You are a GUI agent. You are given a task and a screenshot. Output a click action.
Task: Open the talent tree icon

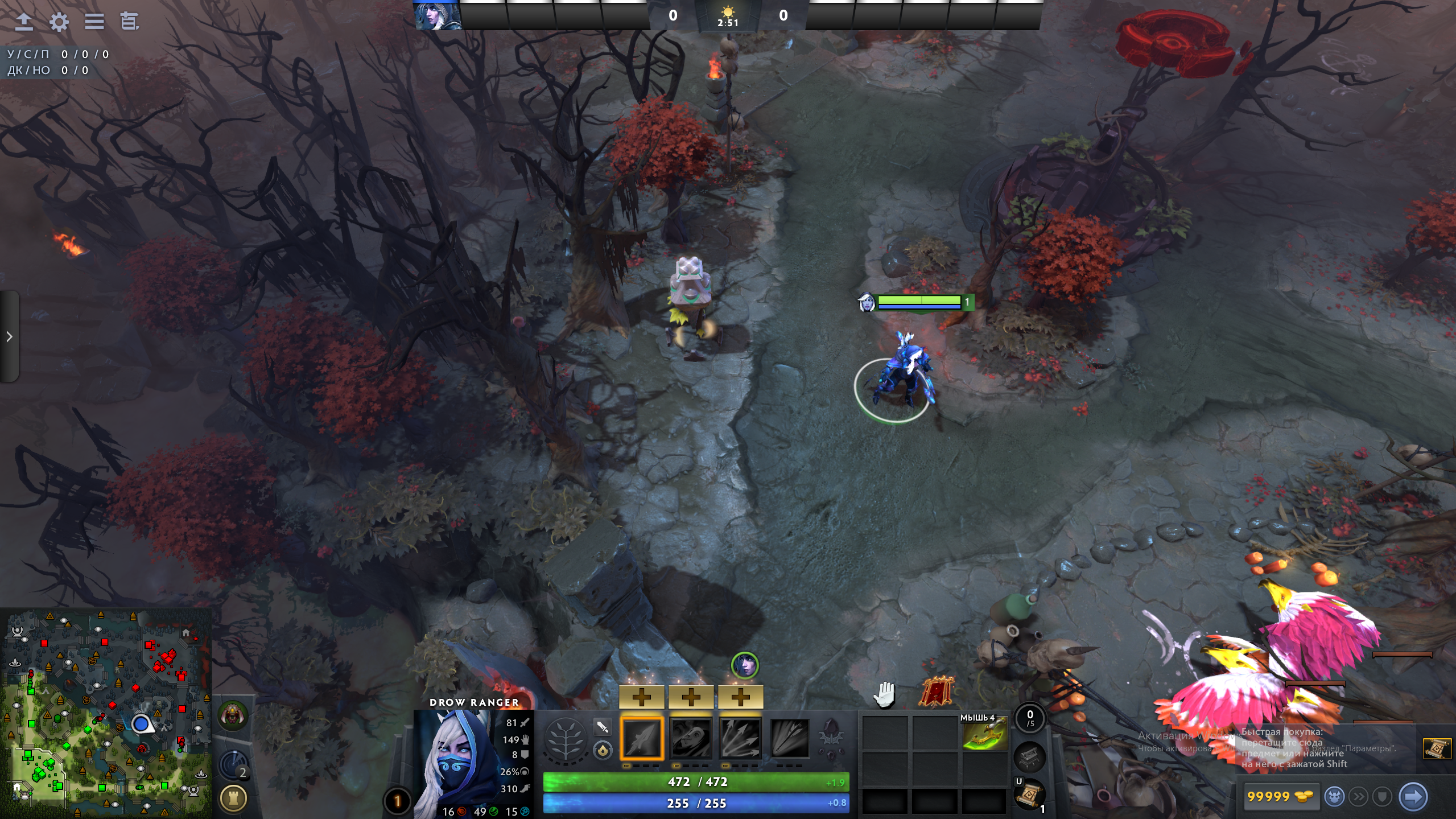(x=565, y=739)
